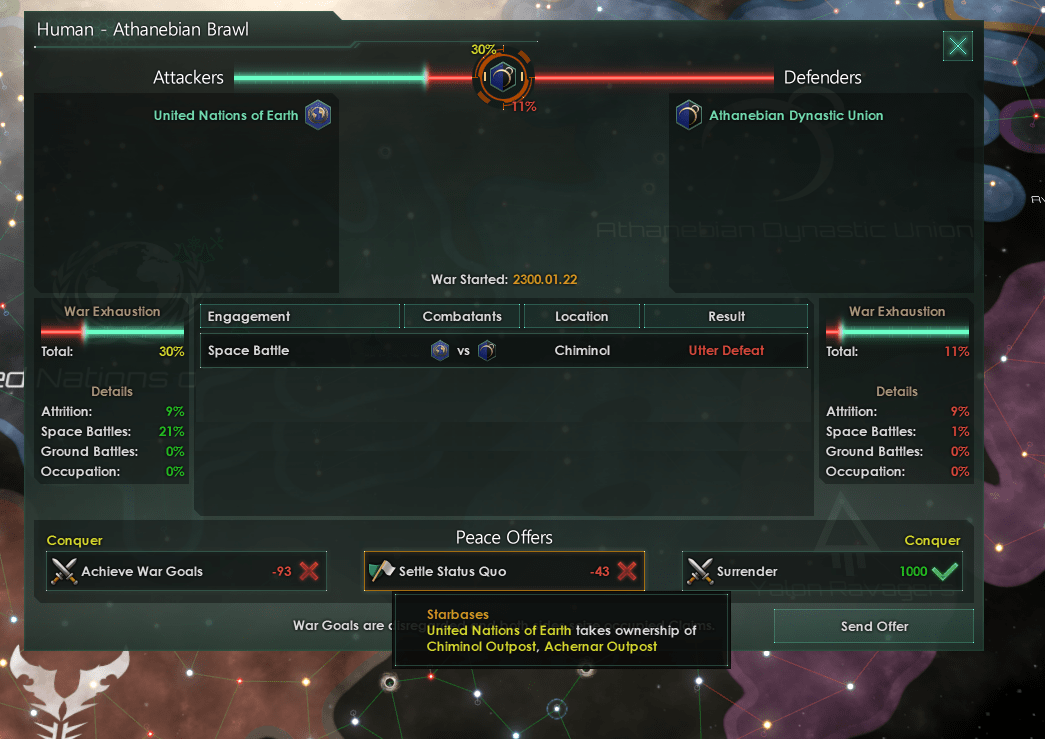1045x739 pixels.
Task: Sort engagements by the Combatants column
Action: tap(461, 316)
